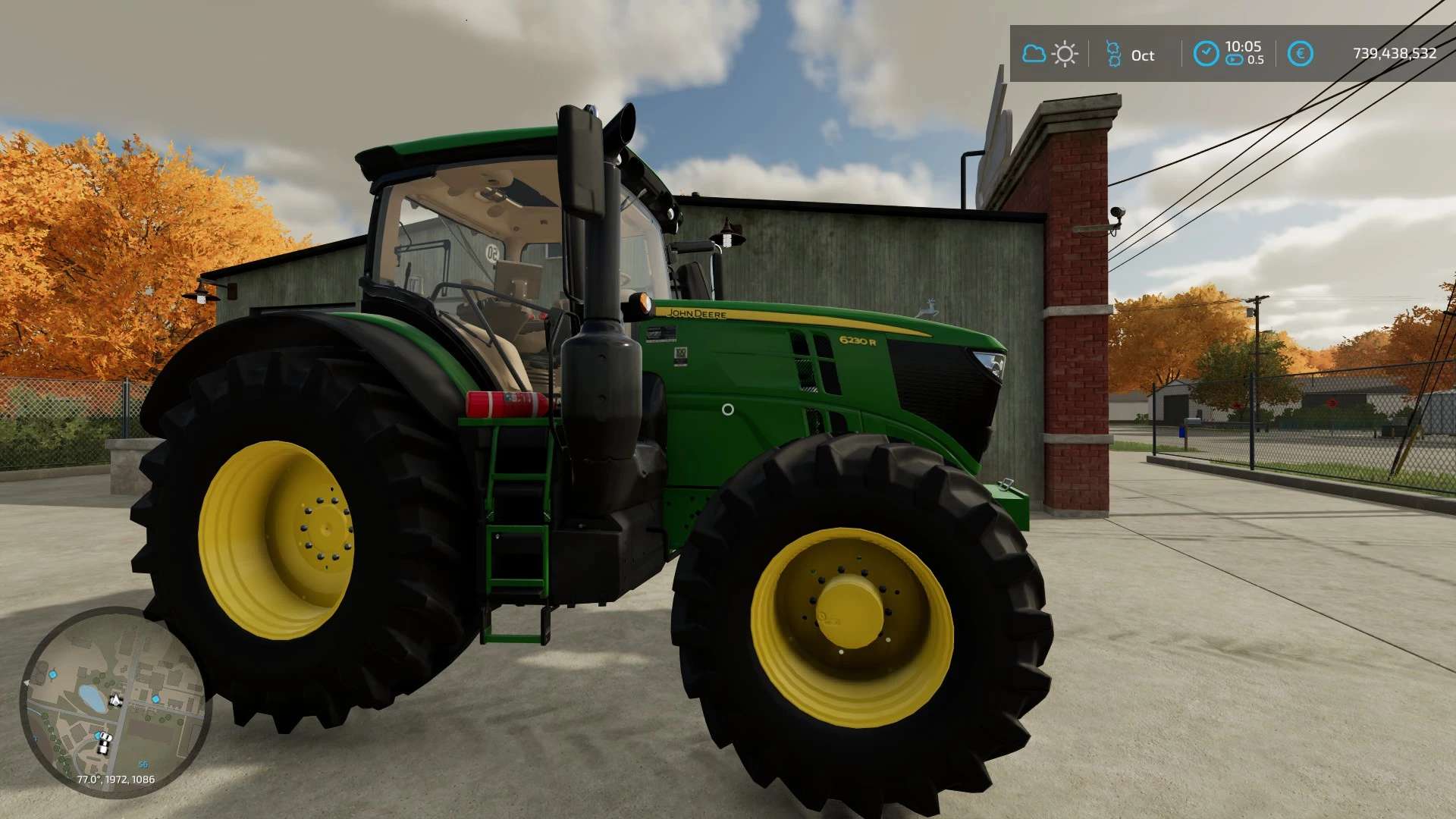Open the circular minimap
1456x819 pixels.
click(x=115, y=701)
